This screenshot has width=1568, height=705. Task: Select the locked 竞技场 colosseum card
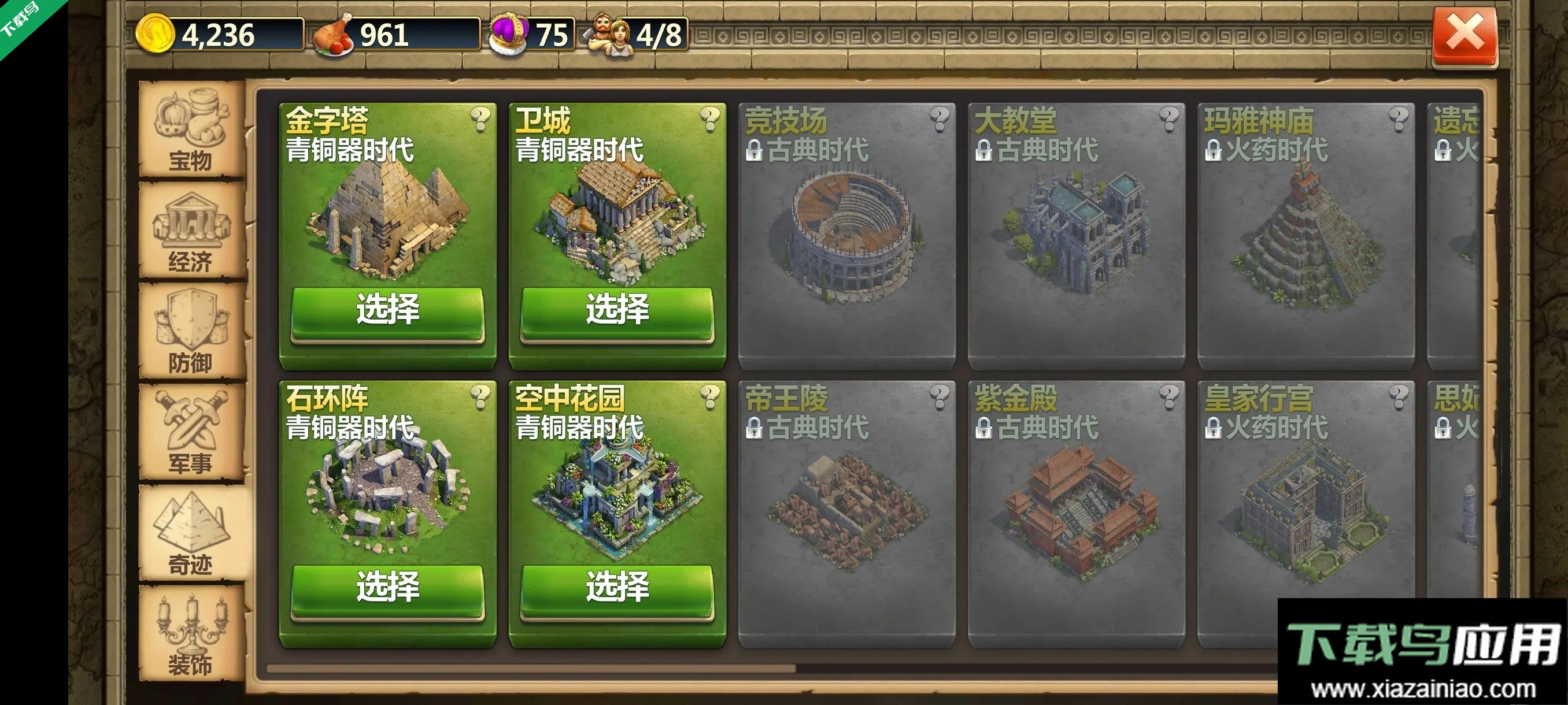click(846, 238)
